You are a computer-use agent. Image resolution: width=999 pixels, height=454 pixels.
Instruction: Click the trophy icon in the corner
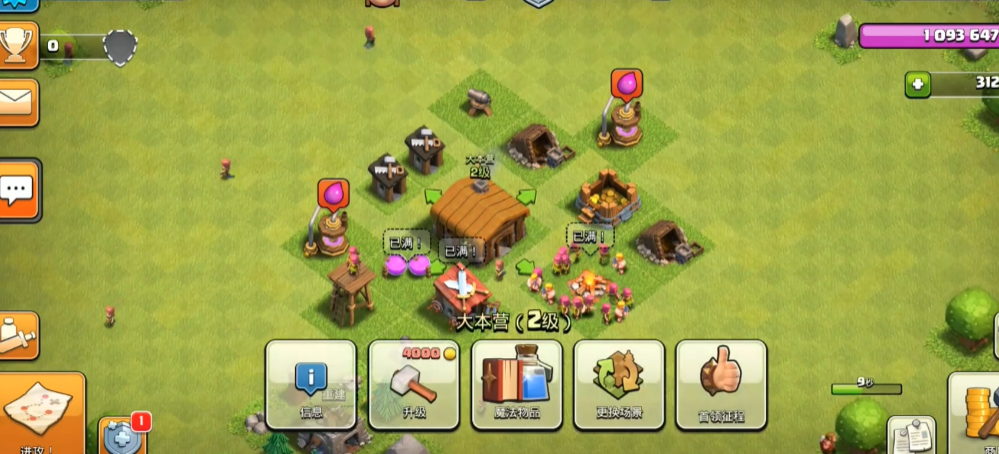point(18,44)
